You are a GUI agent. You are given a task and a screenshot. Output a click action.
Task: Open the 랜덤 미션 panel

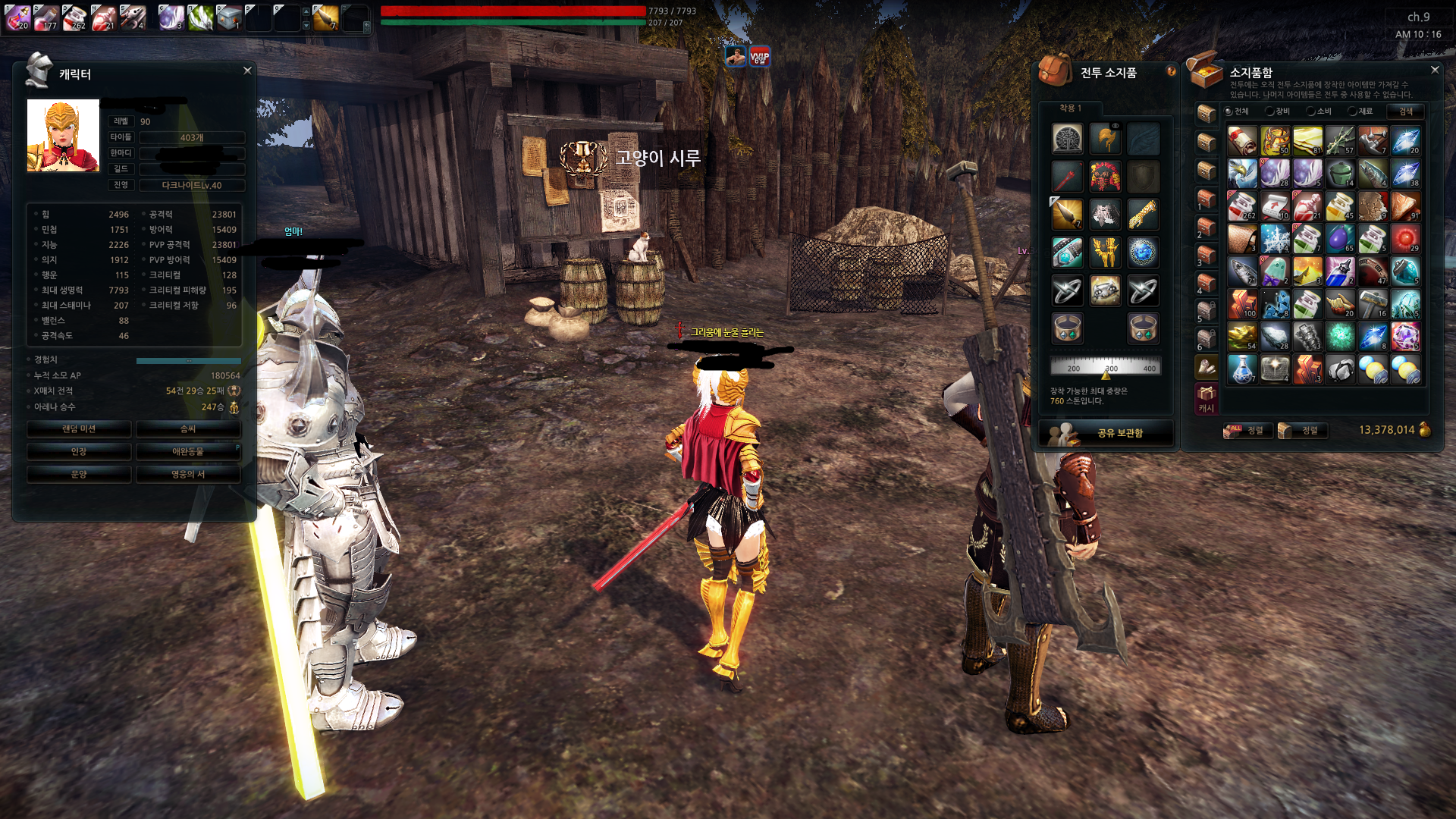coord(79,429)
